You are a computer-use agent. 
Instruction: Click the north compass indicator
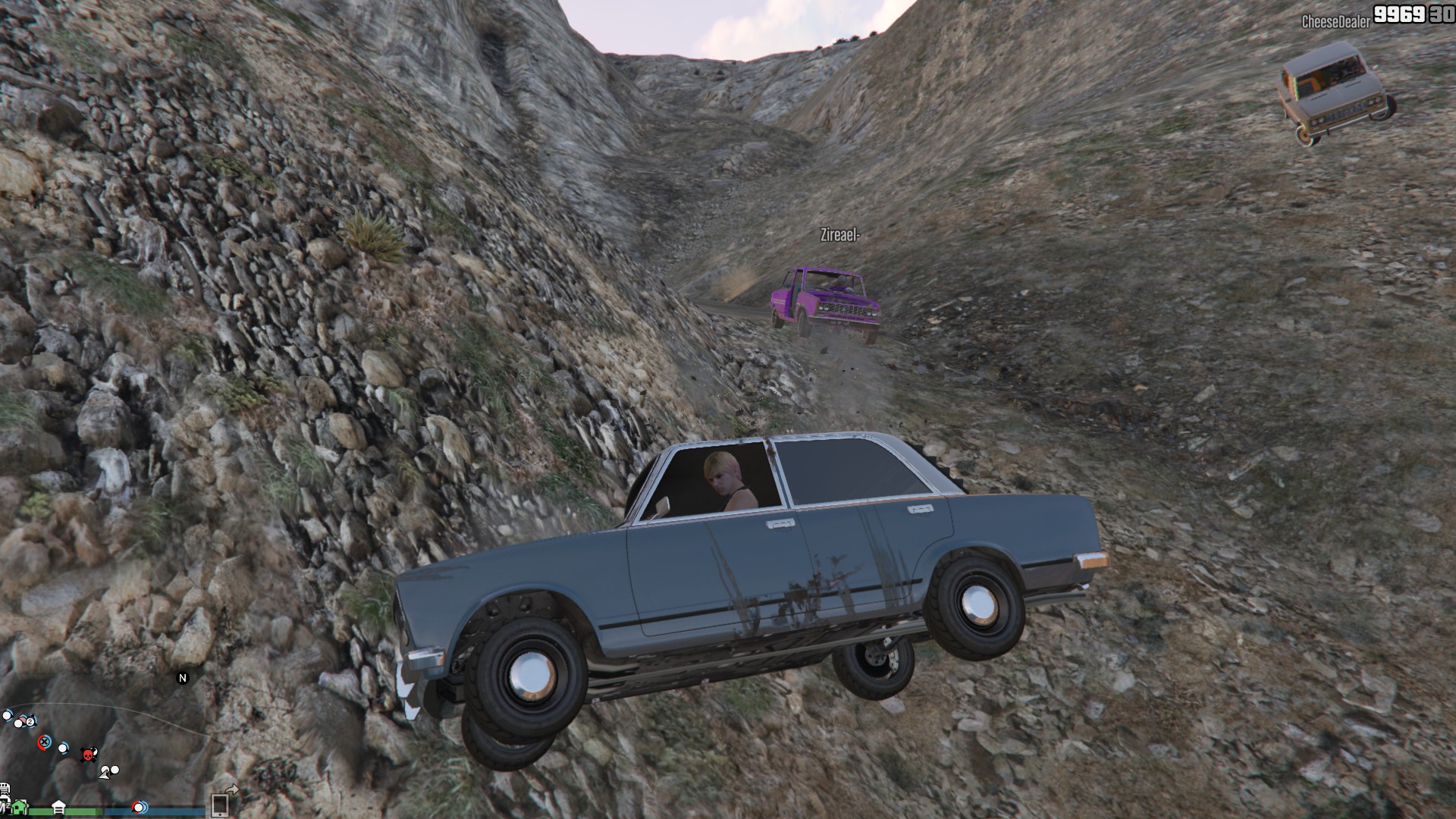[182, 678]
